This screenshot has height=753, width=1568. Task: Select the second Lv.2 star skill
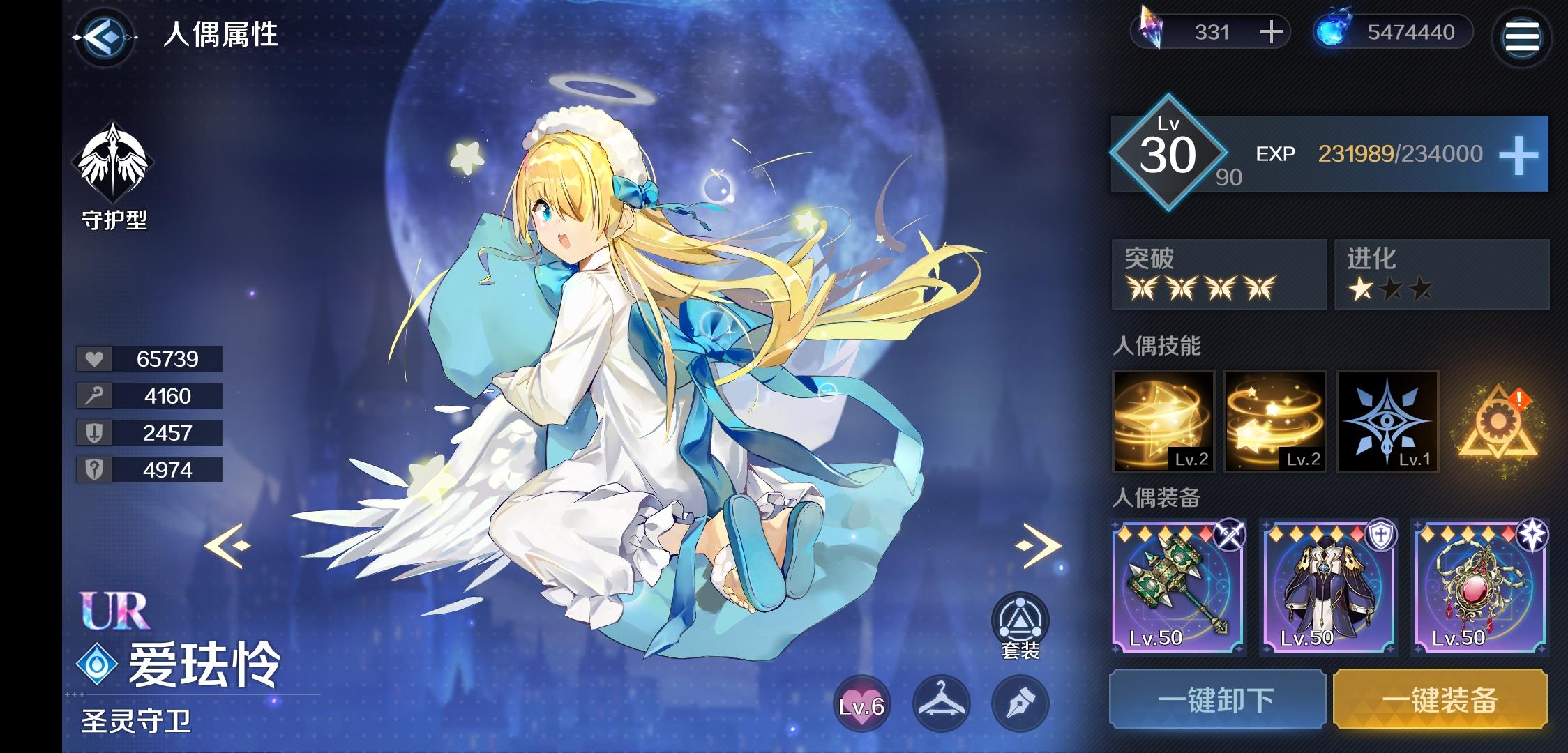coord(1275,422)
